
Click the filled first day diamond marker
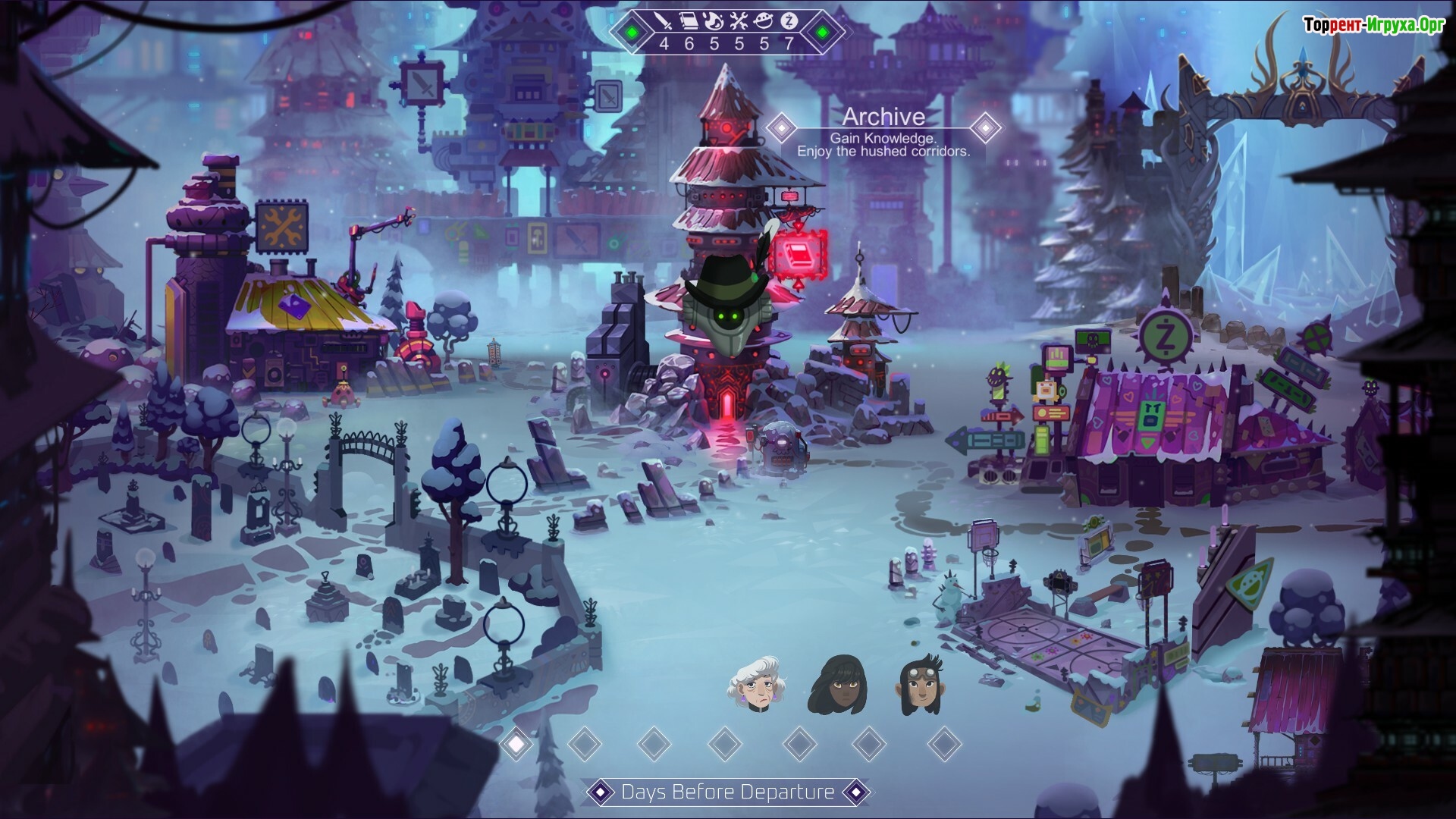[x=516, y=744]
